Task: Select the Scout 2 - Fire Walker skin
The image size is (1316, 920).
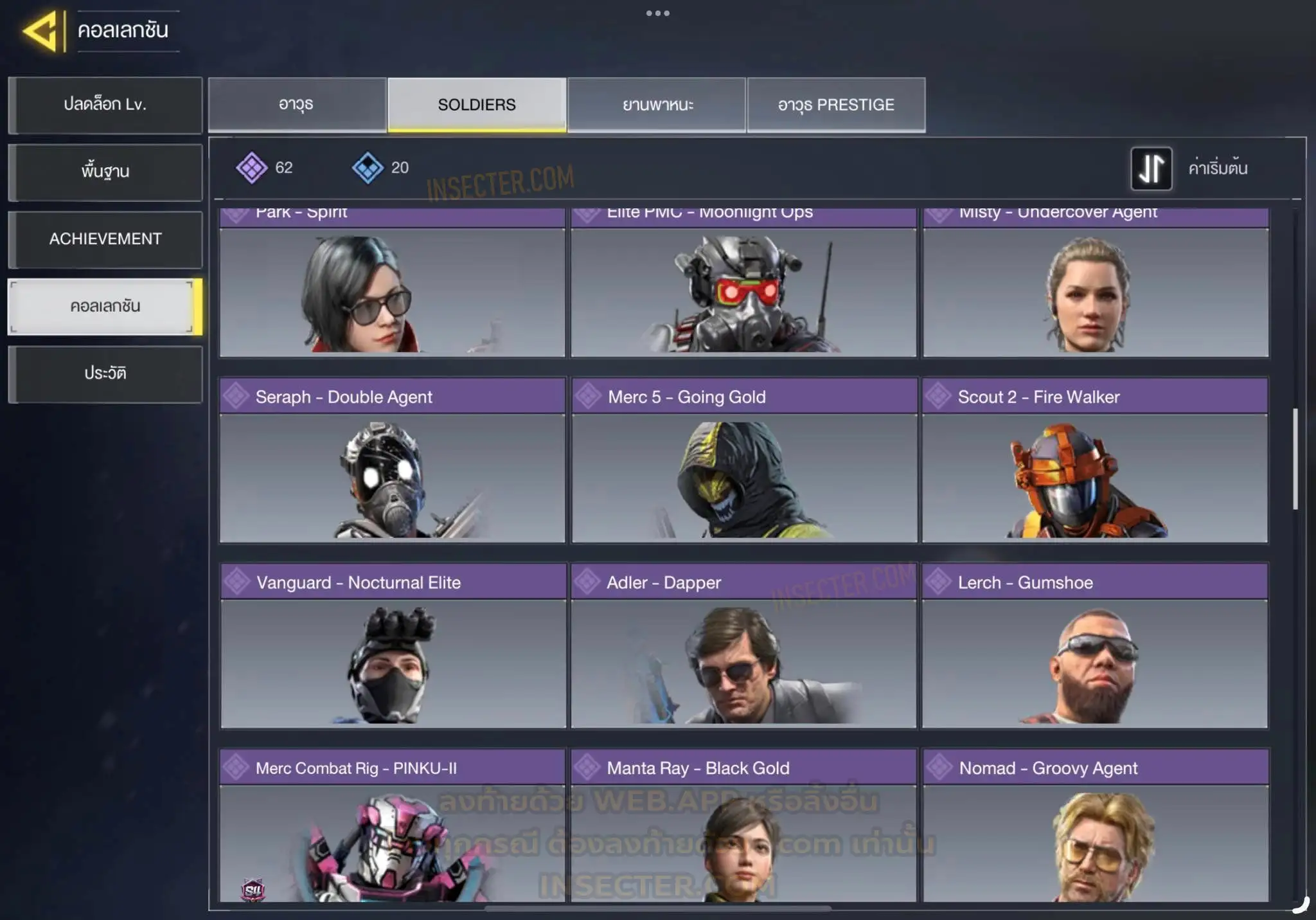Action: pos(1095,461)
